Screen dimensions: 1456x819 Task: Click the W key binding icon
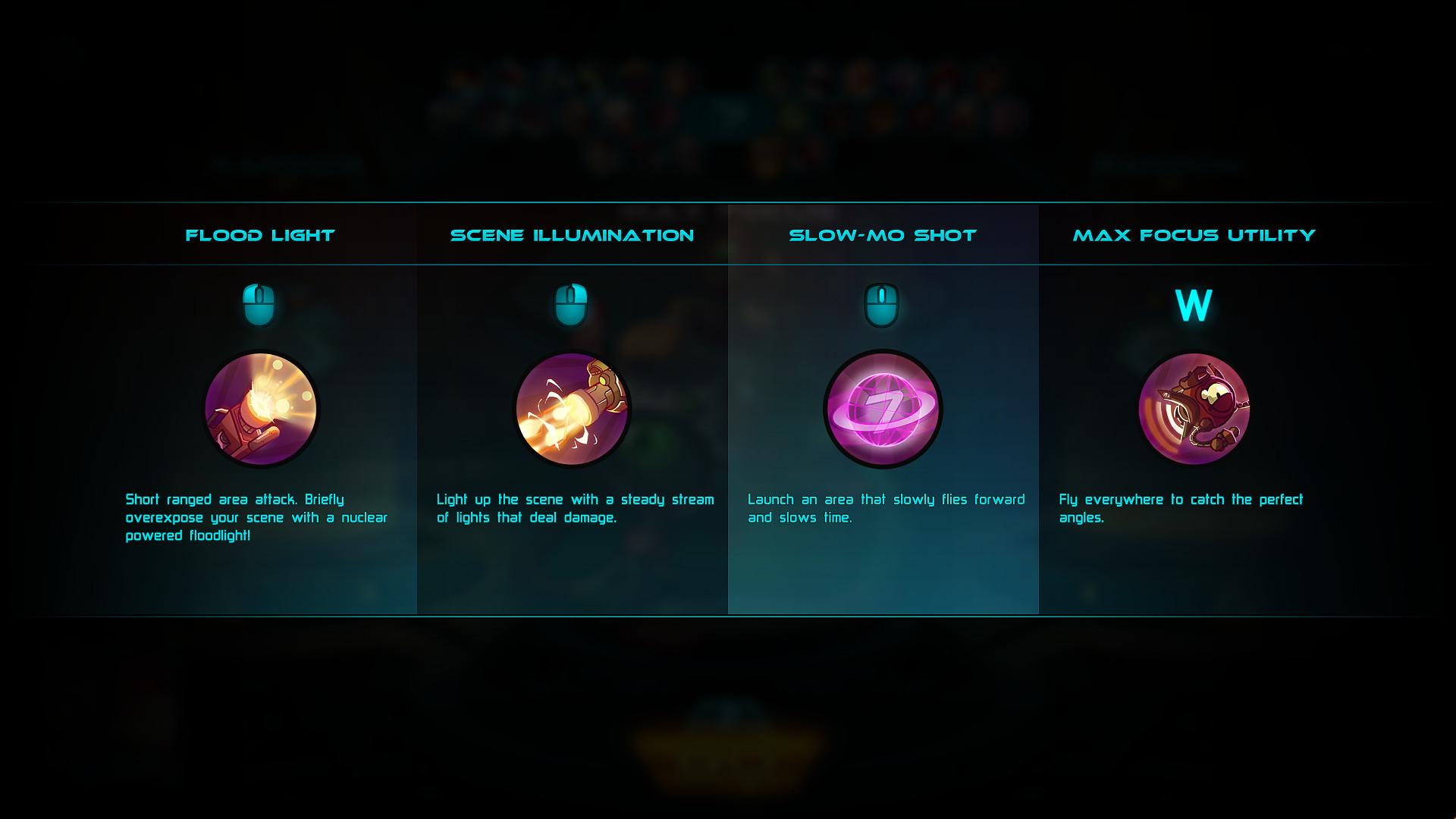1194,302
